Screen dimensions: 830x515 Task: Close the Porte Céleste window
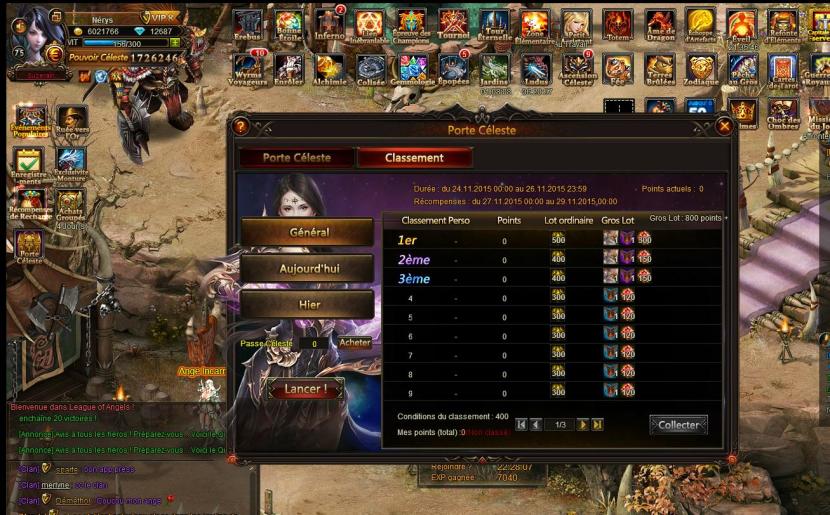point(725,126)
